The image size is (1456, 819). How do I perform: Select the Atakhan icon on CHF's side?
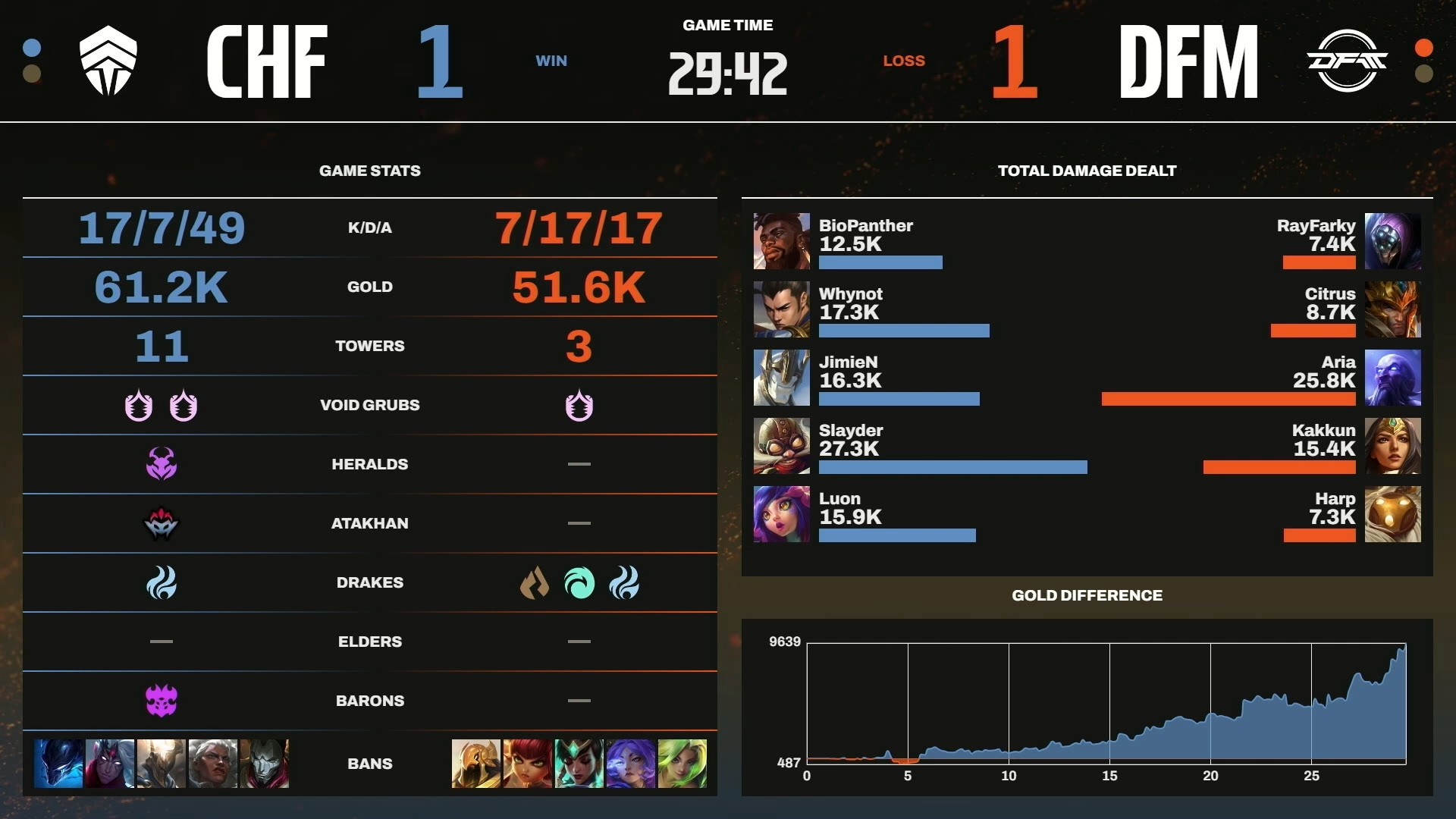pos(159,522)
